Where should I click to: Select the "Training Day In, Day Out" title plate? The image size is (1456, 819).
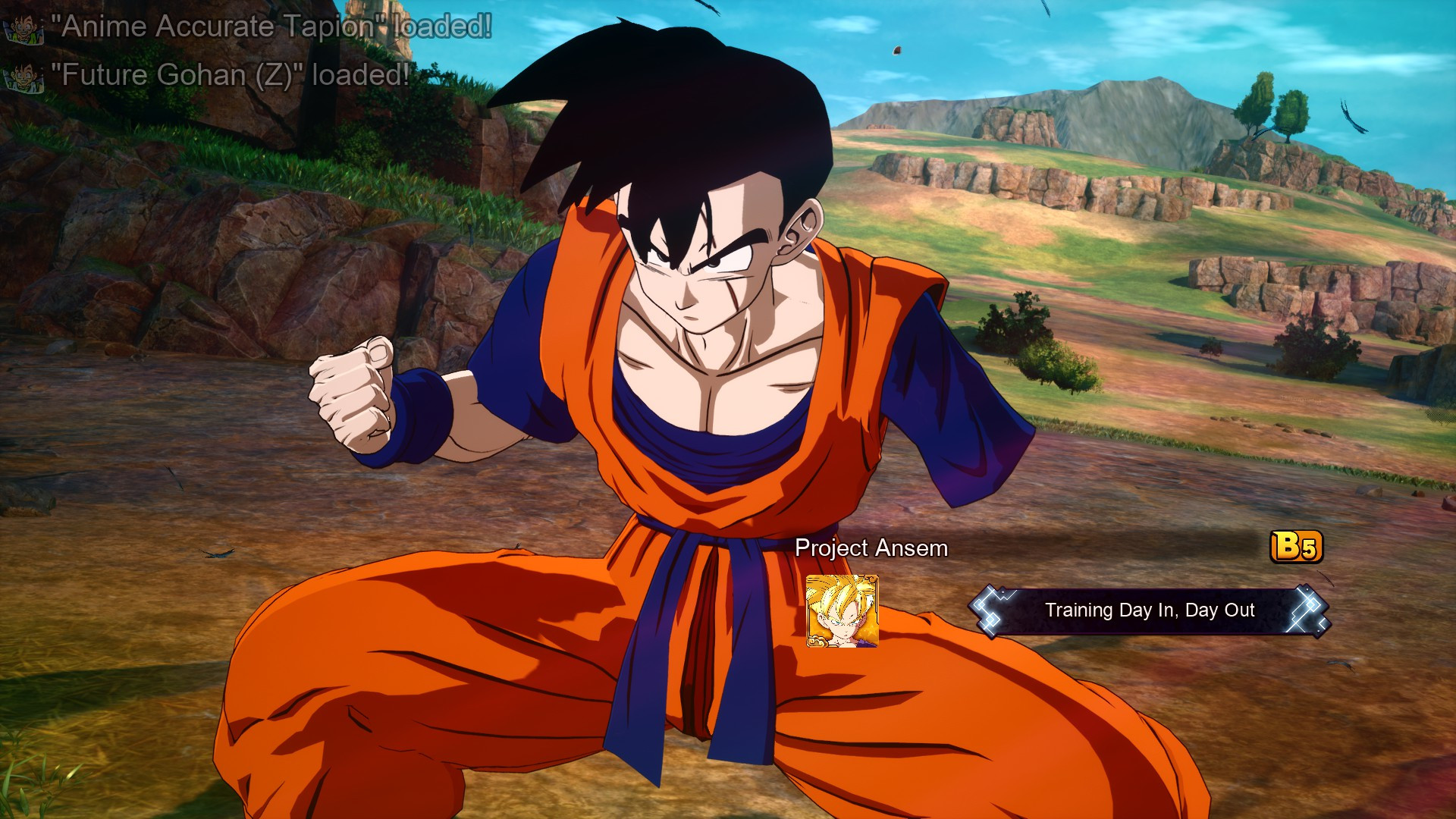pos(1149,610)
